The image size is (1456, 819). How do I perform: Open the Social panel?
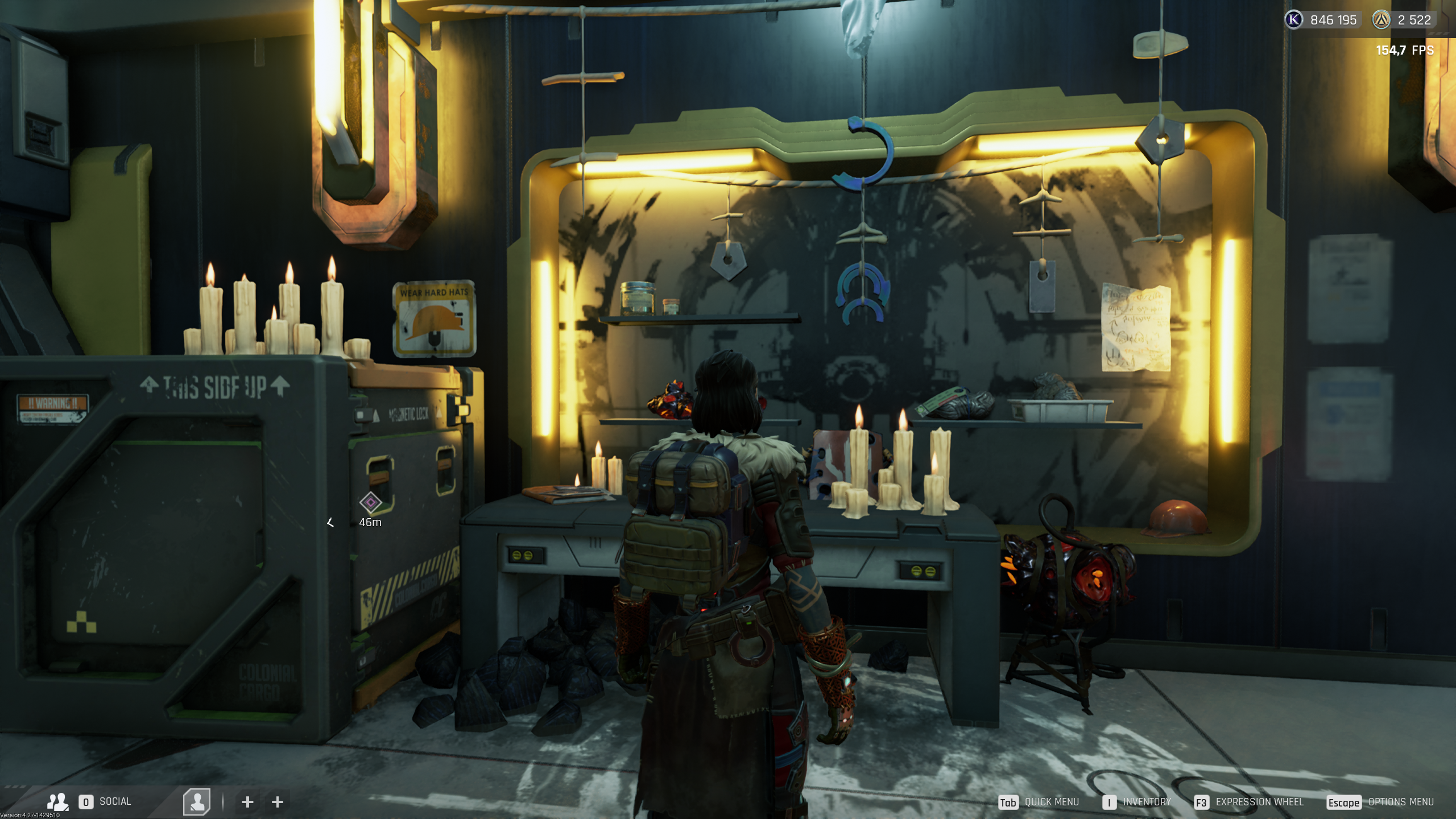(114, 801)
